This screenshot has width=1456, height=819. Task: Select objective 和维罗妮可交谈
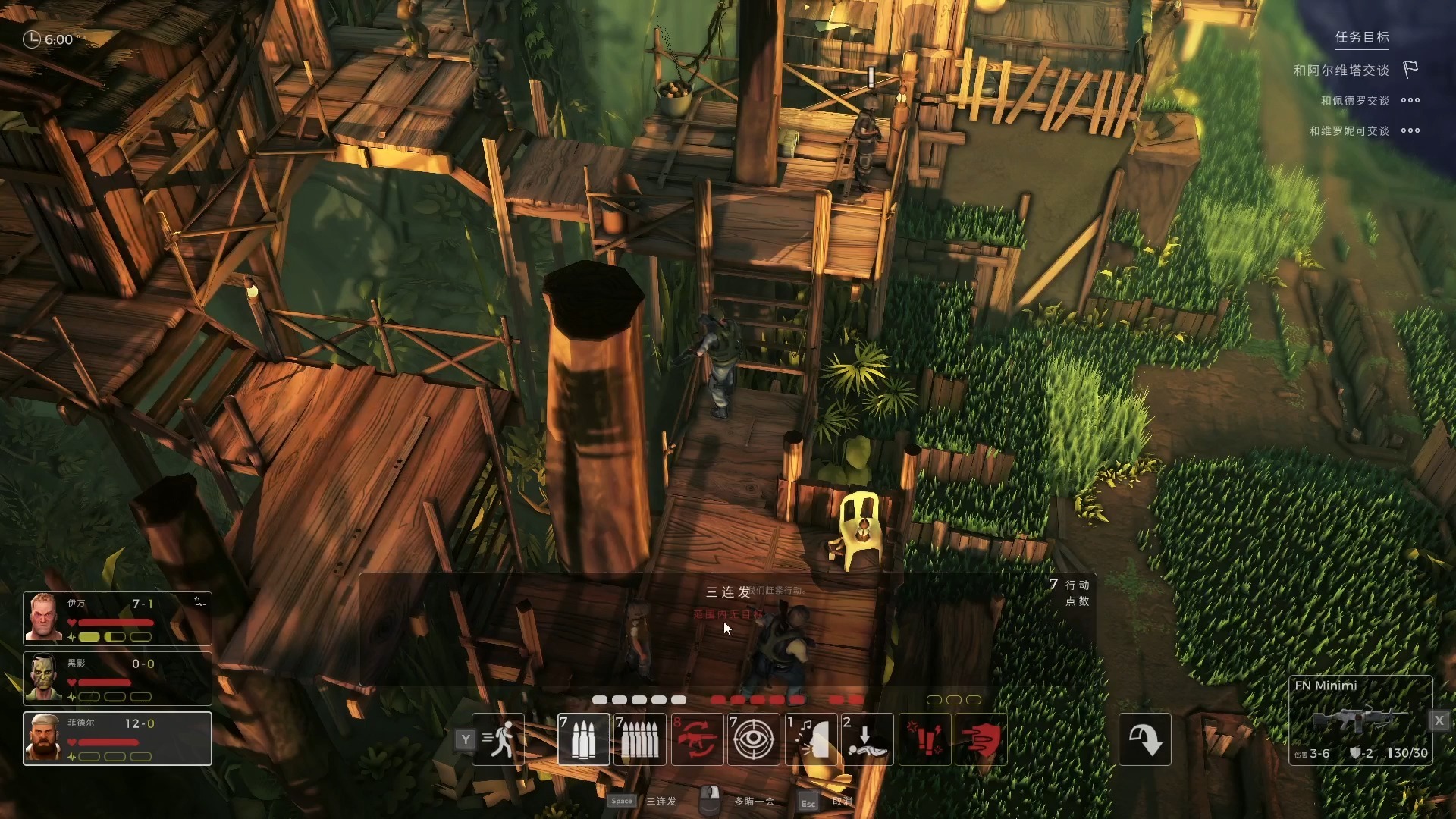1348,131
